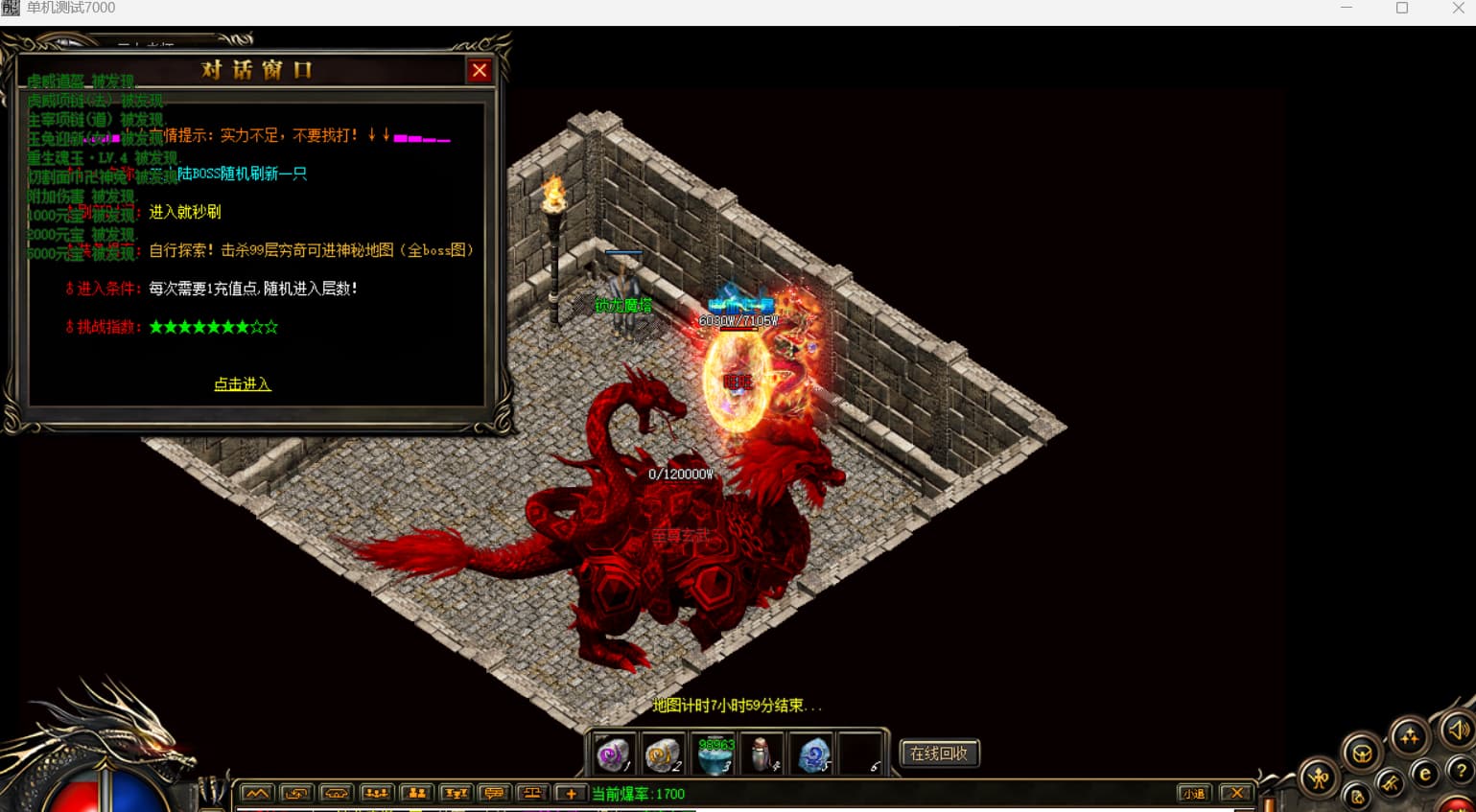Click the 小退 logout button
1476x812 pixels.
click(x=1193, y=793)
